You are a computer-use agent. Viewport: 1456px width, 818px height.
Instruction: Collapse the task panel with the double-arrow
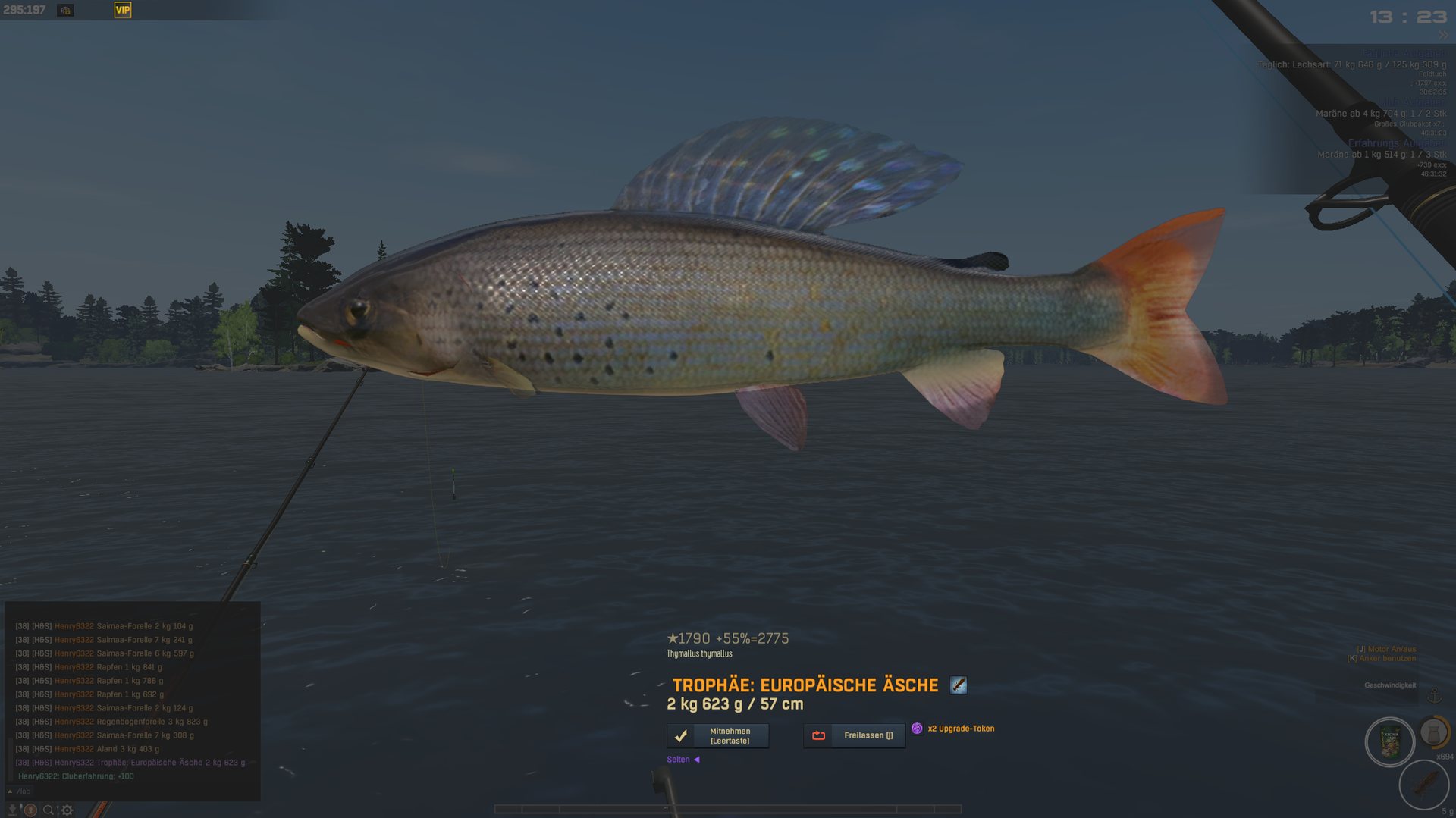coord(1443,36)
